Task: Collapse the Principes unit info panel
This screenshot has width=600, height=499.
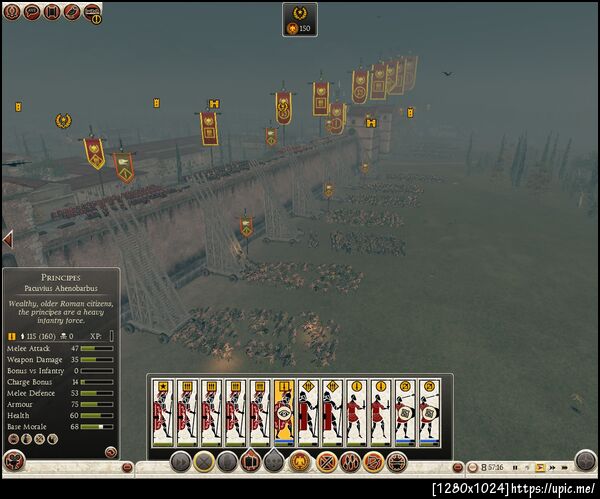Action: (110, 452)
